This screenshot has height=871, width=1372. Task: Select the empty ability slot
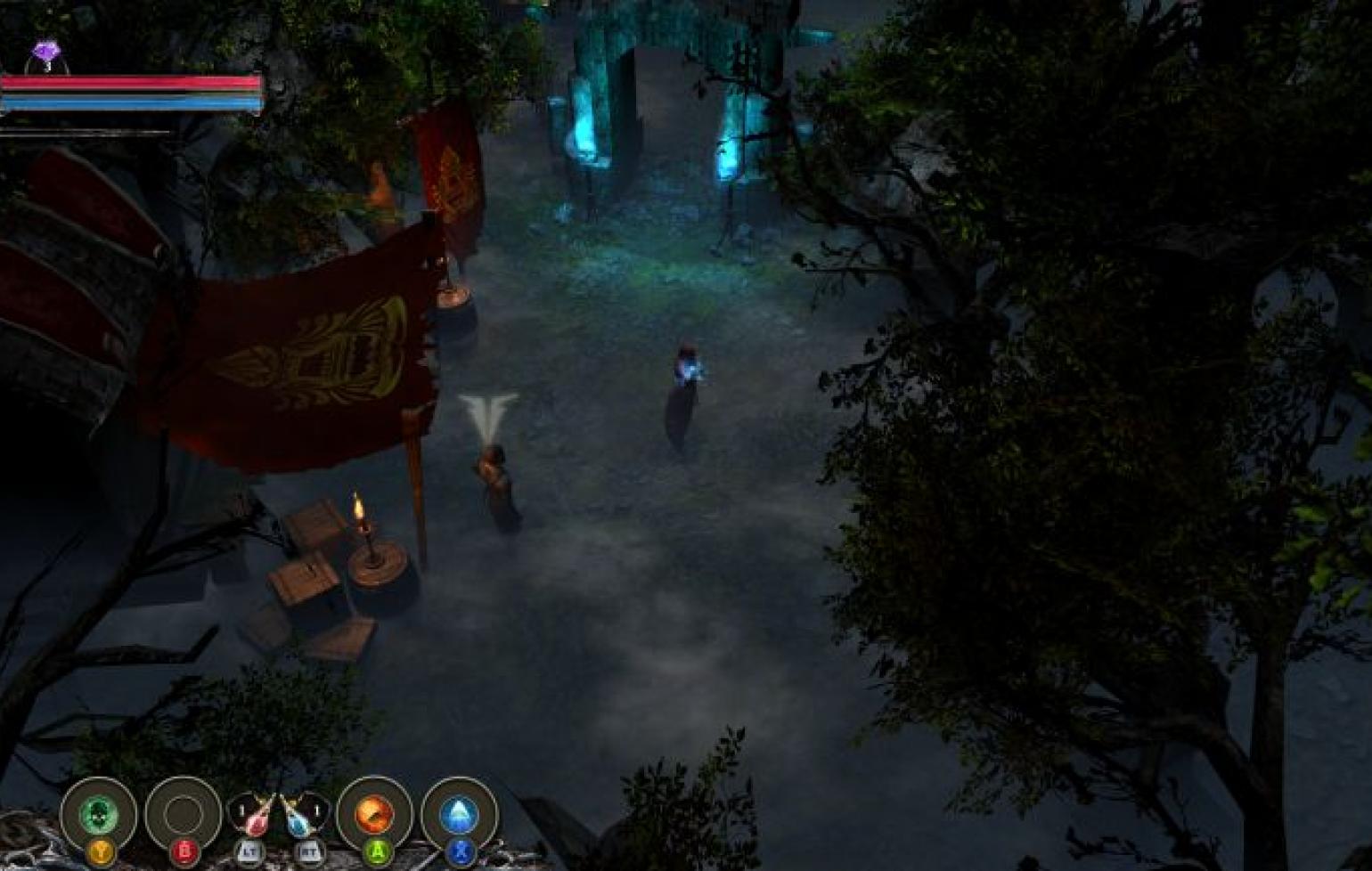click(184, 814)
